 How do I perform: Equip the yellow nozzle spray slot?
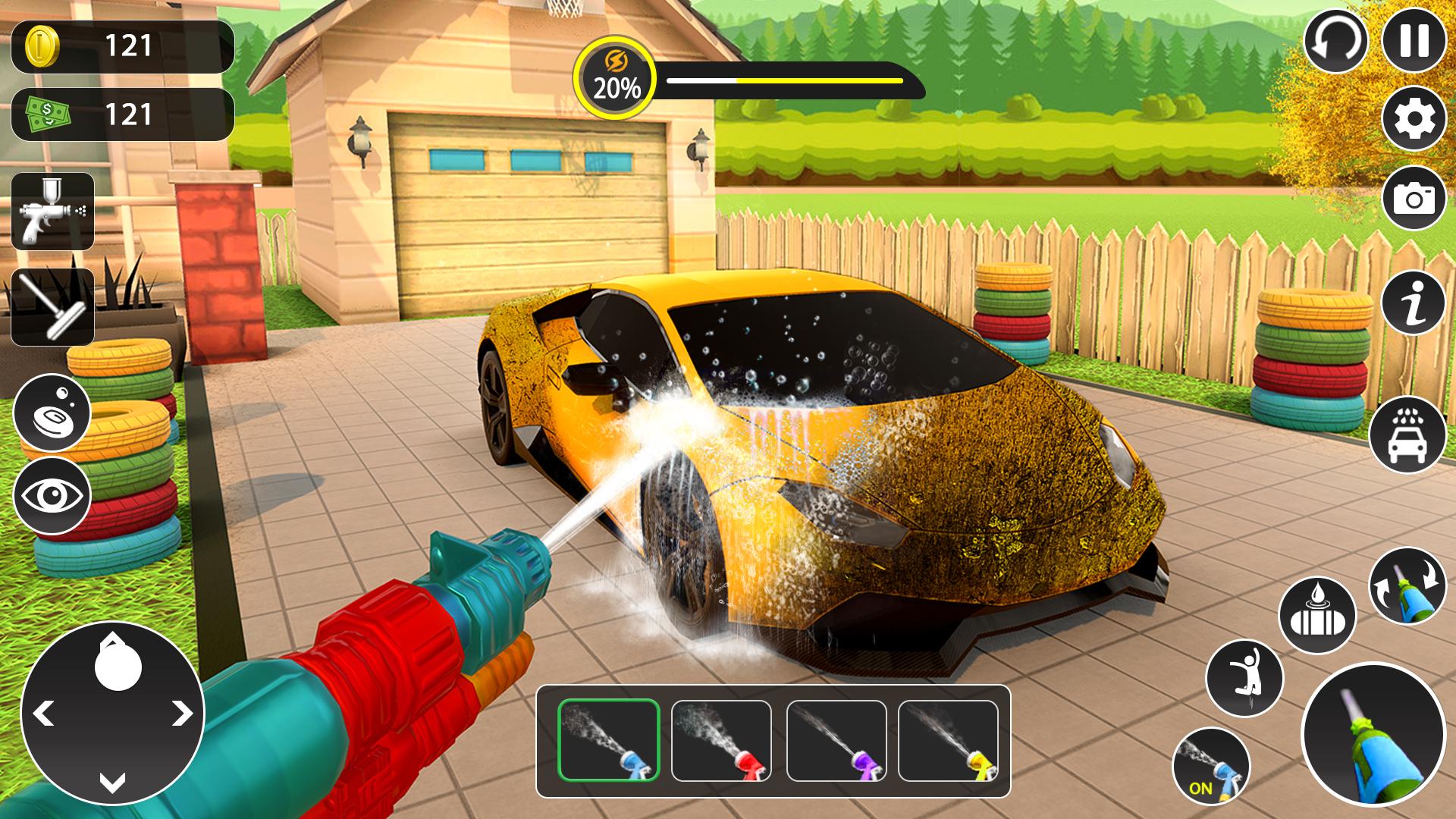pos(948,740)
